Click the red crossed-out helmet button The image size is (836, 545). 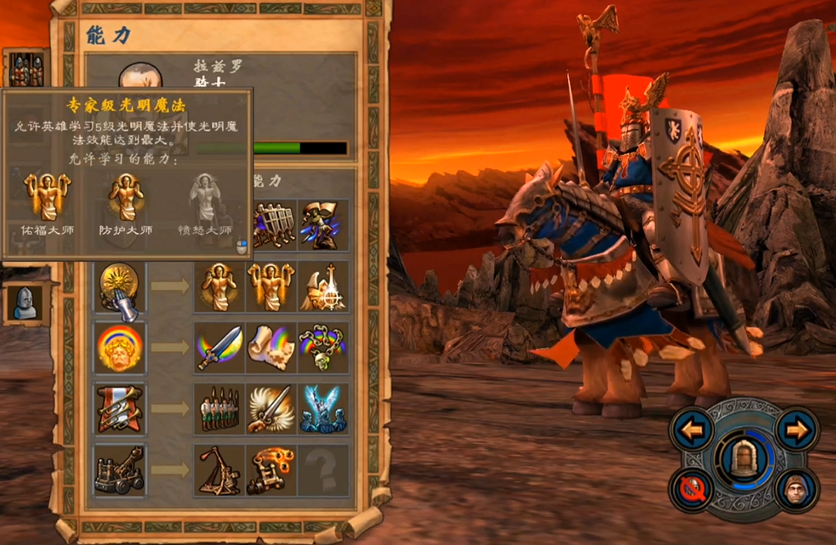point(692,490)
